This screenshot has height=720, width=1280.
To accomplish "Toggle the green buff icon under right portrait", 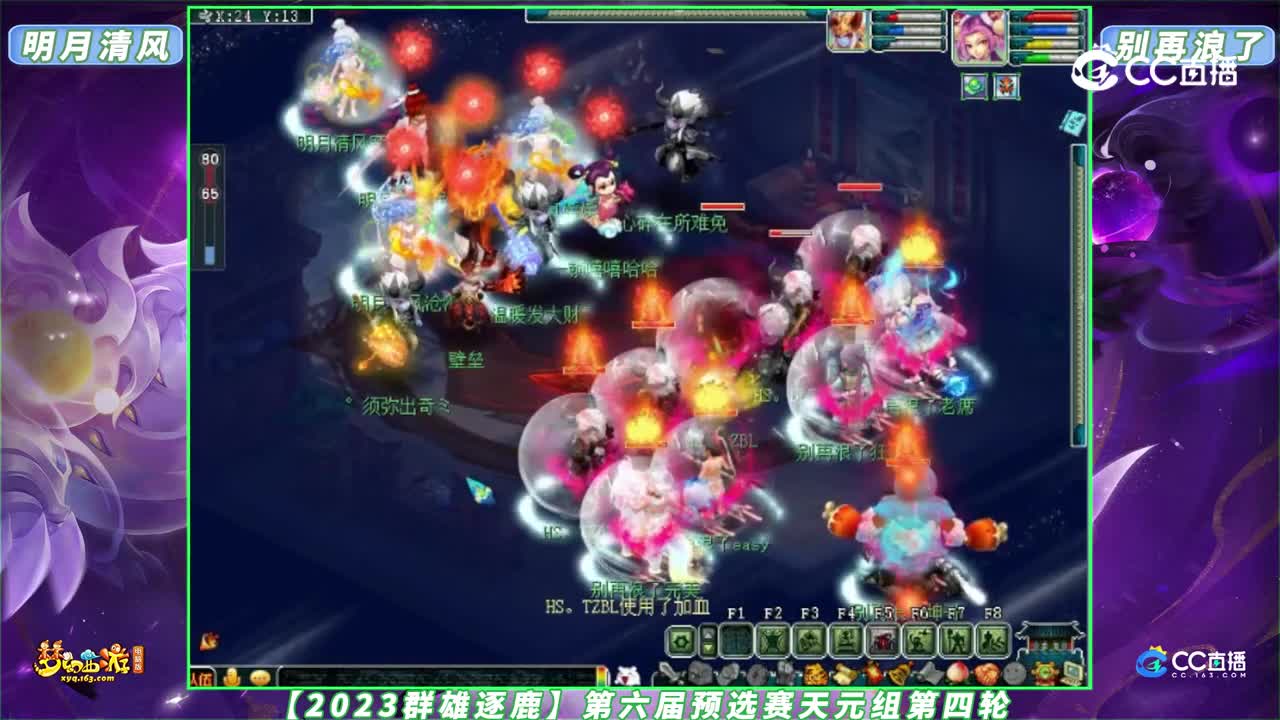I will [x=975, y=86].
